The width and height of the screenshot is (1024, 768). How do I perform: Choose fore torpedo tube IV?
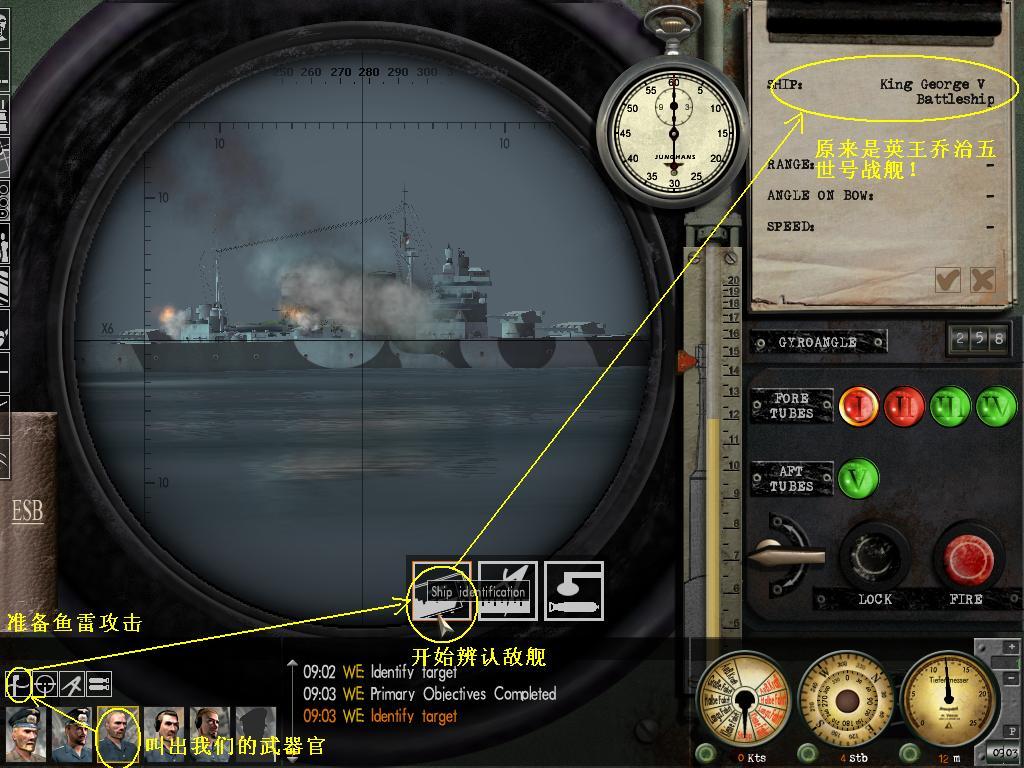[996, 406]
